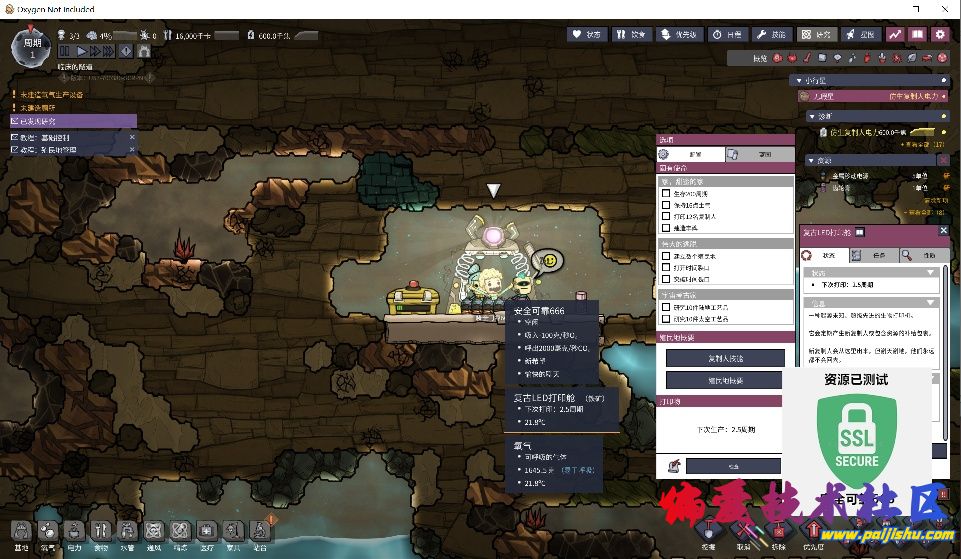Viewport: 961px width, 559px height.
Task: Click the Duplicant Skills colony button
Action: coord(725,358)
